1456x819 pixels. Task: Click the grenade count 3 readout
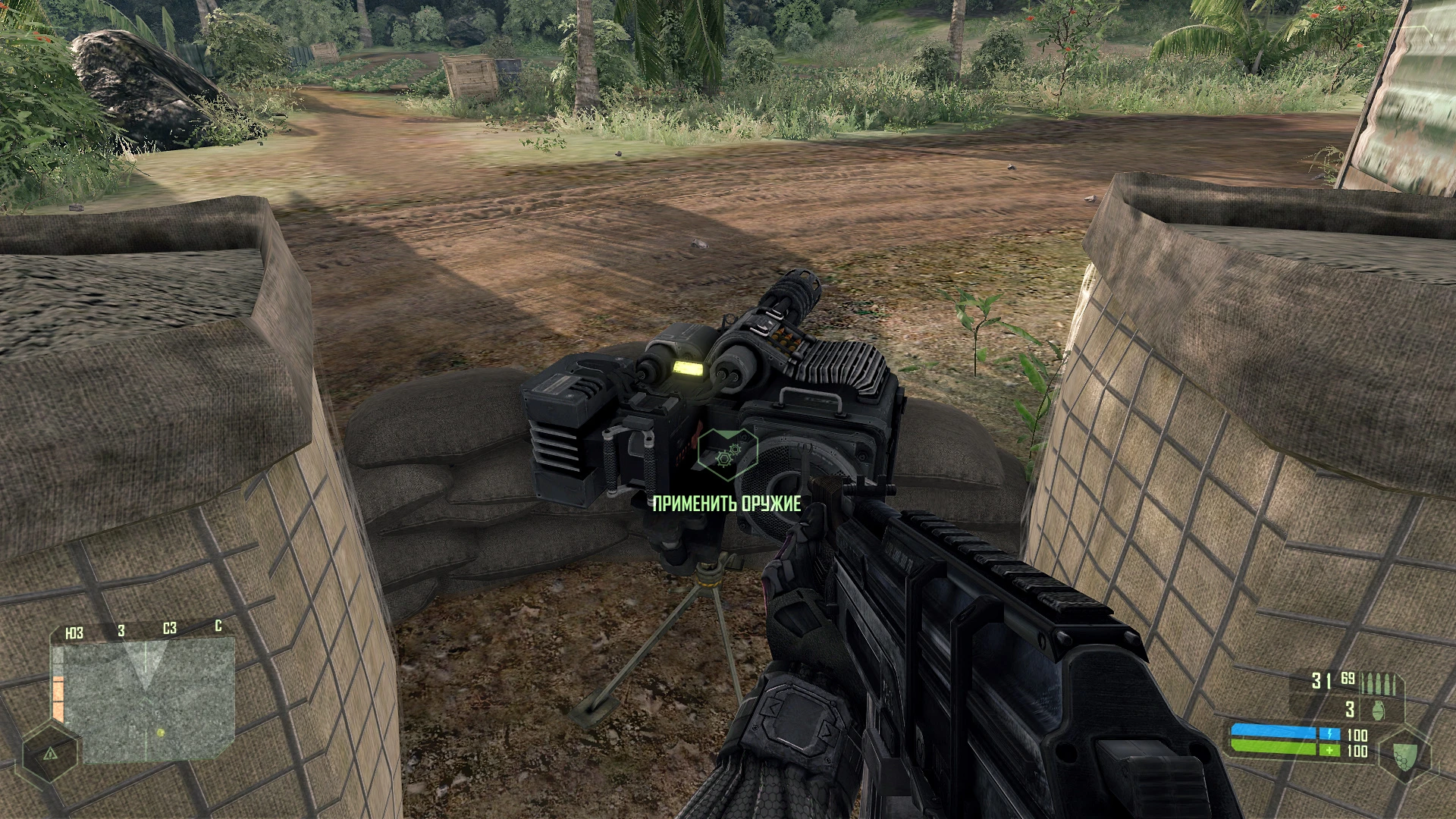tap(1348, 709)
